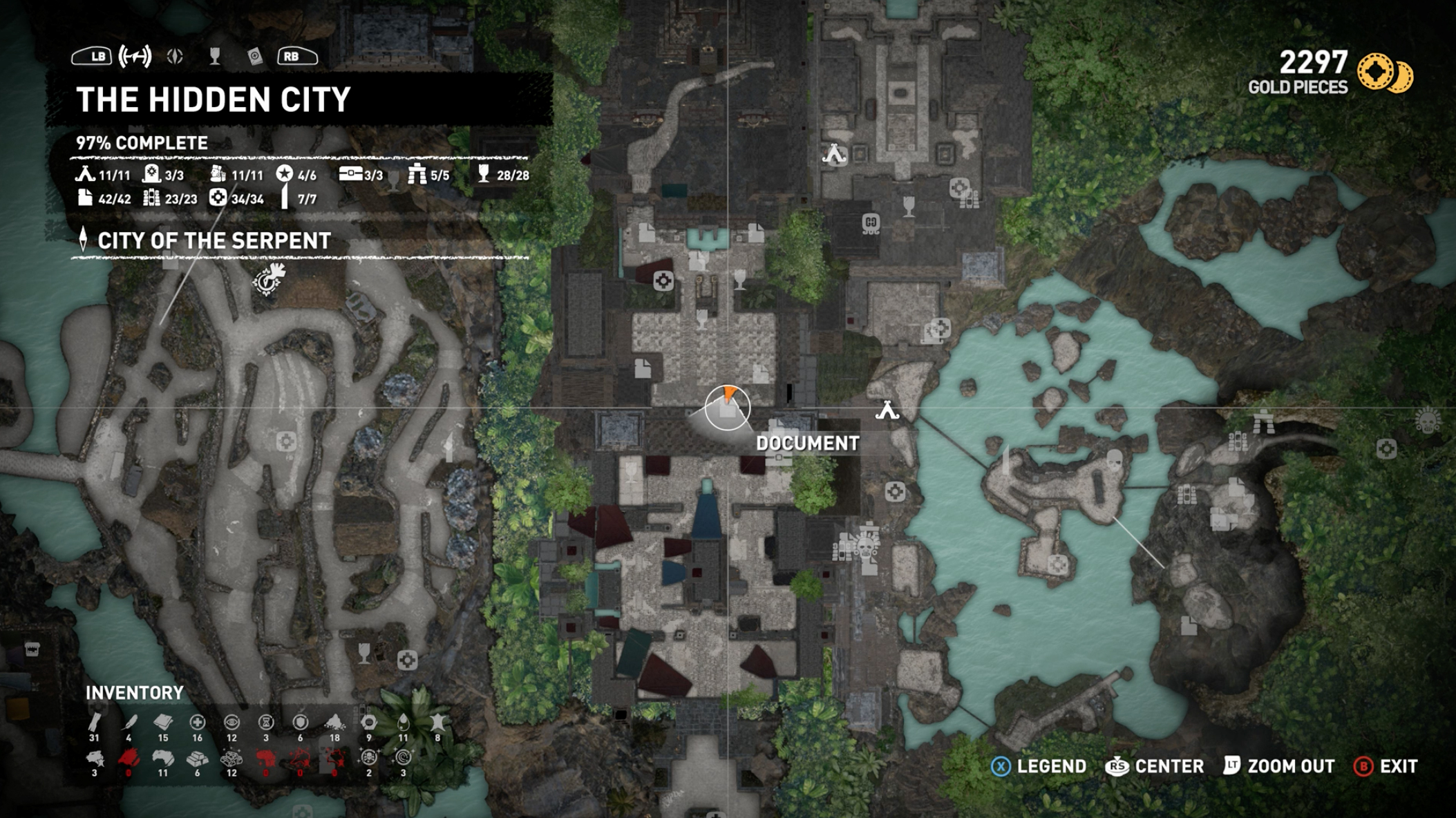The height and width of the screenshot is (818, 1456).
Task: Click the City of the Serpent objective tracker
Action: 214,240
